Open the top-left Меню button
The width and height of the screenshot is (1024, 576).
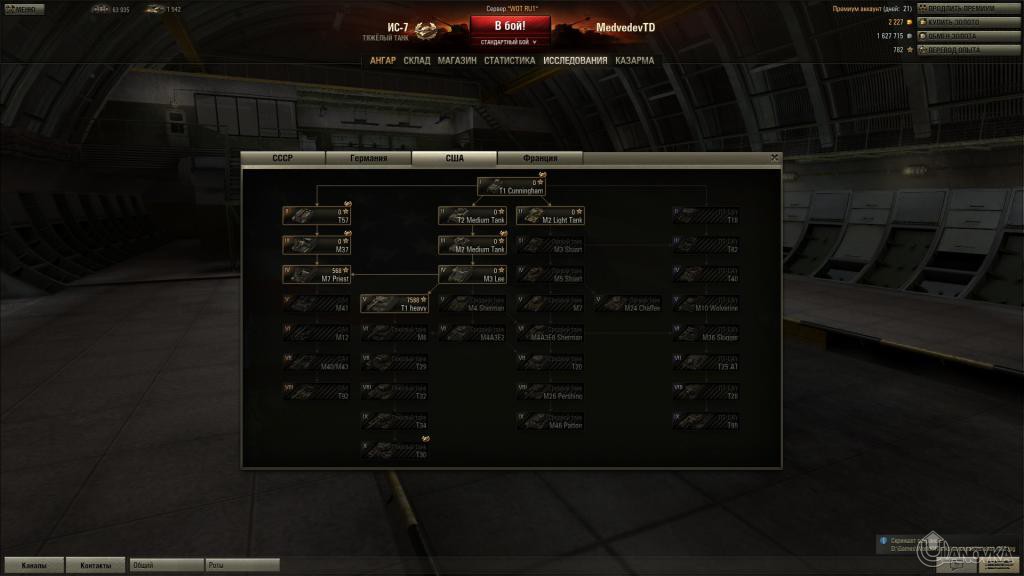click(x=20, y=9)
